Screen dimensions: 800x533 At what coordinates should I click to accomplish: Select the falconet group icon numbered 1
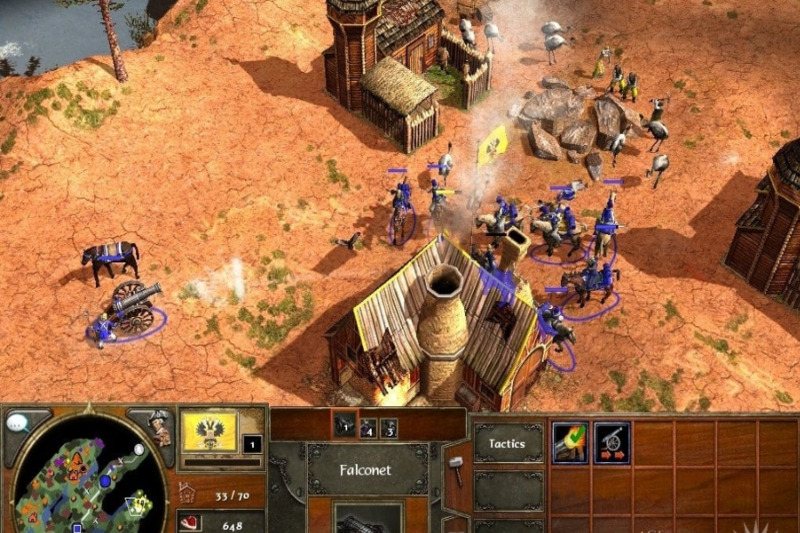click(345, 423)
